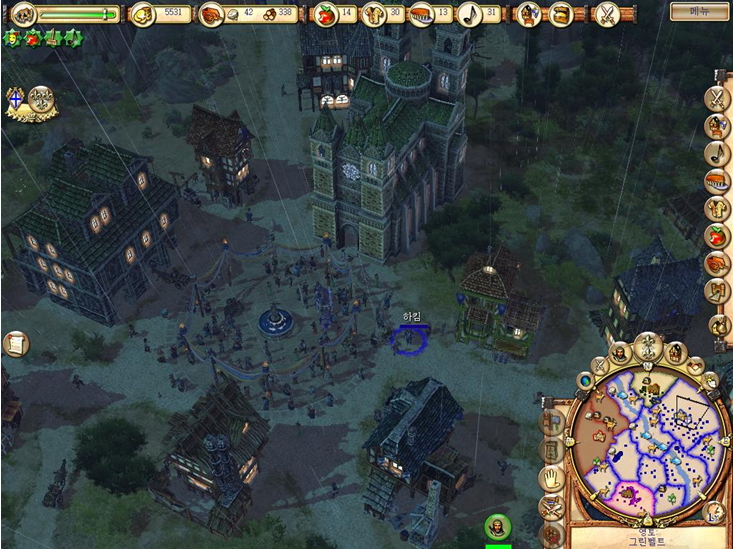Open the apple food build category
Image resolution: width=733 pixels, height=550 pixels.
point(717,236)
